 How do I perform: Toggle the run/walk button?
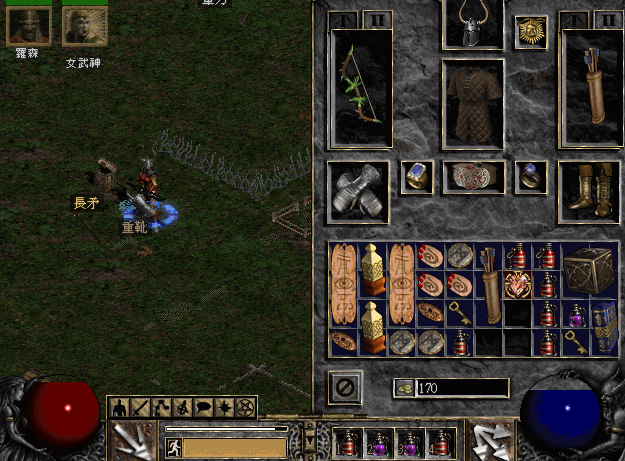172,449
